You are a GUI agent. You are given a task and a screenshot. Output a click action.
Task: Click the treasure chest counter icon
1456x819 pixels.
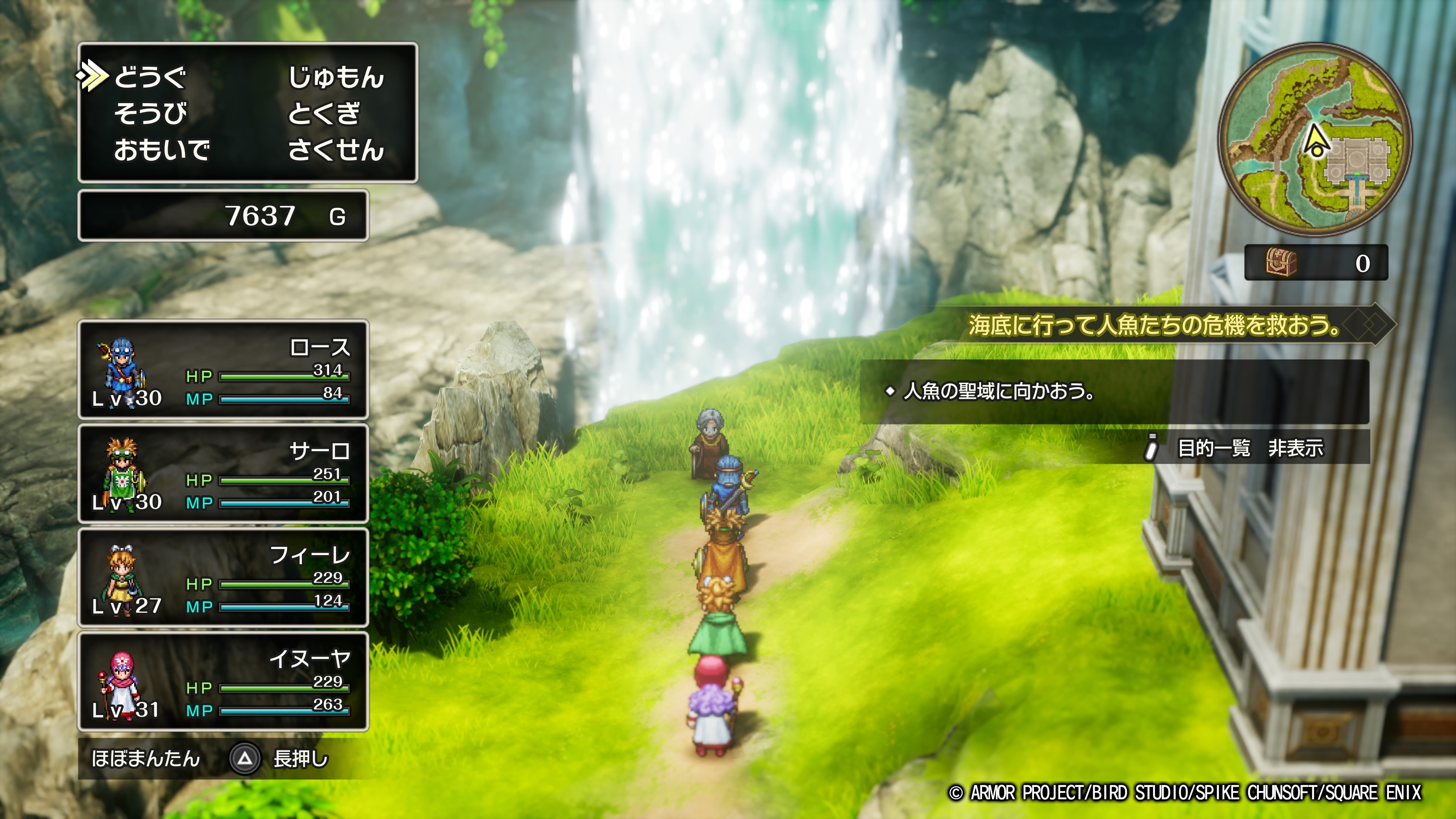(x=1281, y=263)
